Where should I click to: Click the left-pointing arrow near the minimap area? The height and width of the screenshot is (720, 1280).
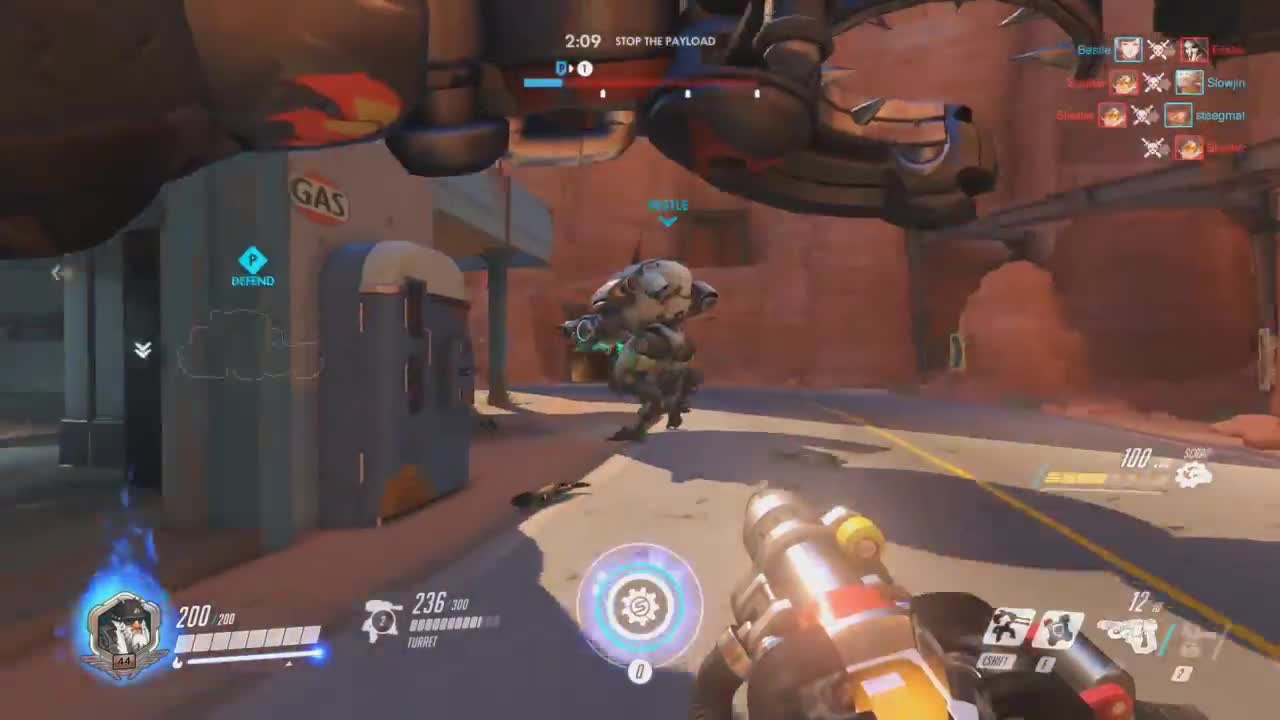[x=57, y=273]
